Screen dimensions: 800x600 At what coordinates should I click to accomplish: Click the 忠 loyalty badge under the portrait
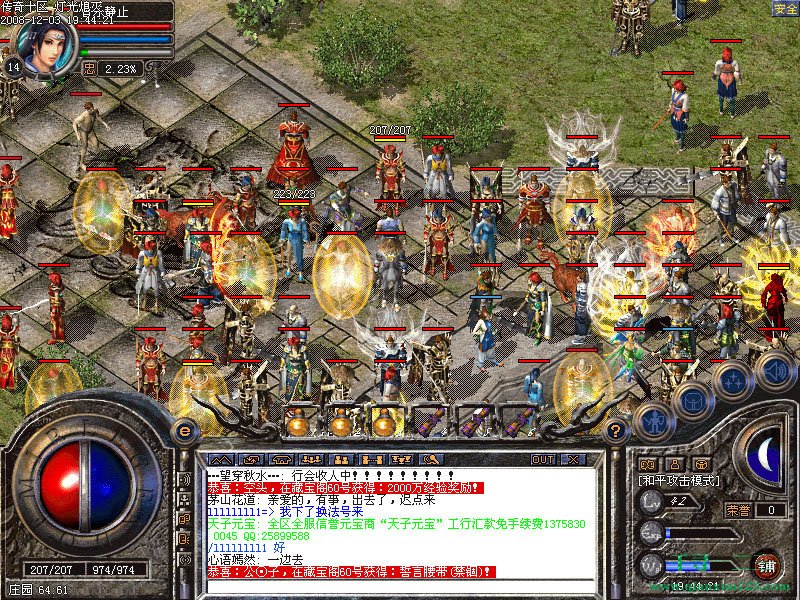tap(89, 69)
